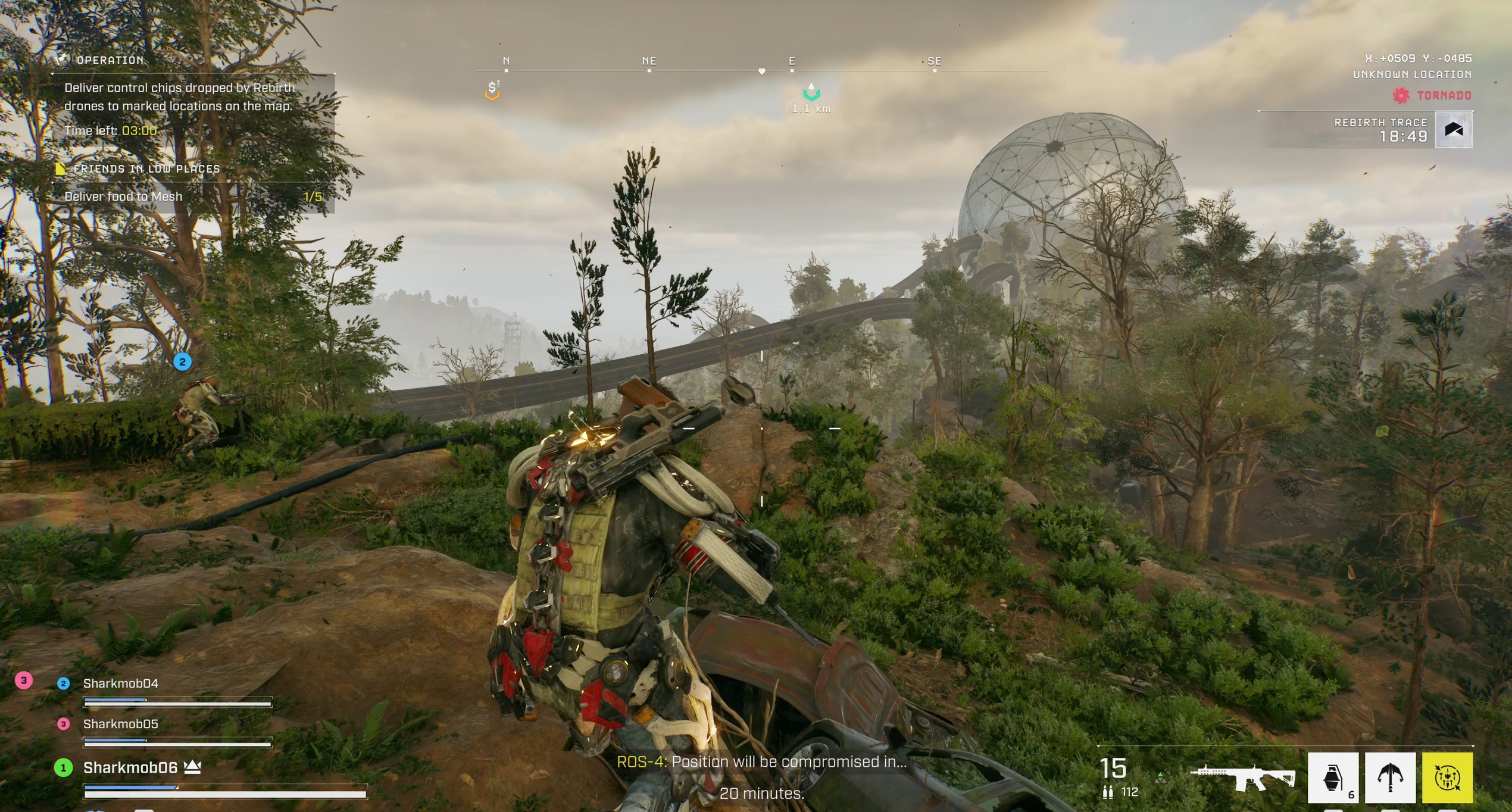Click the Rebirth Trace emblem icon
This screenshot has width=1512, height=812.
(1454, 130)
